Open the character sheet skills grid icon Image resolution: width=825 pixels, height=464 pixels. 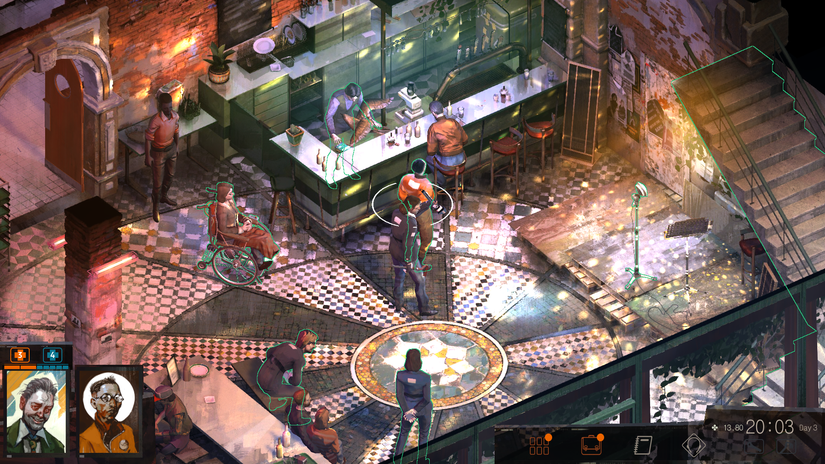540,445
